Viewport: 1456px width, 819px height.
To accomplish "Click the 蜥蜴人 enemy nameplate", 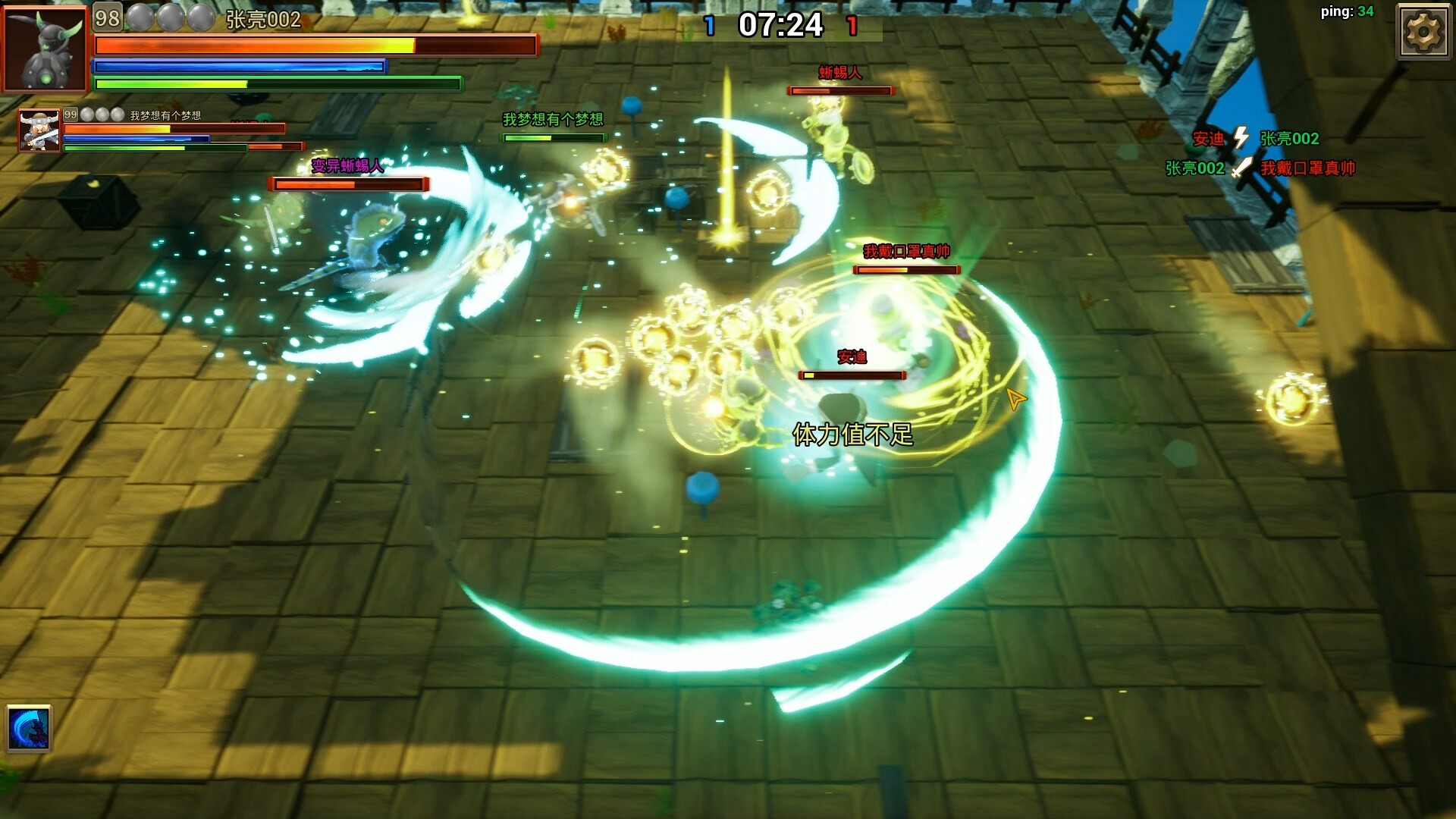I will click(839, 72).
